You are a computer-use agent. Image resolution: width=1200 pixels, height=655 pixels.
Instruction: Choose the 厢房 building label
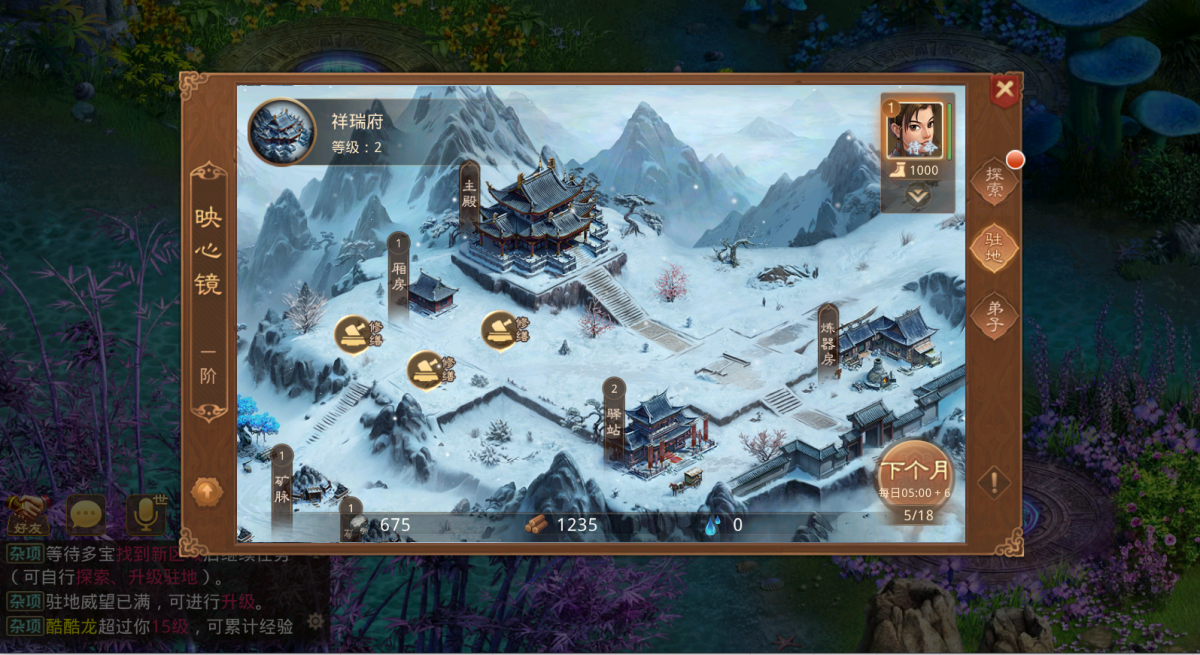click(x=399, y=265)
